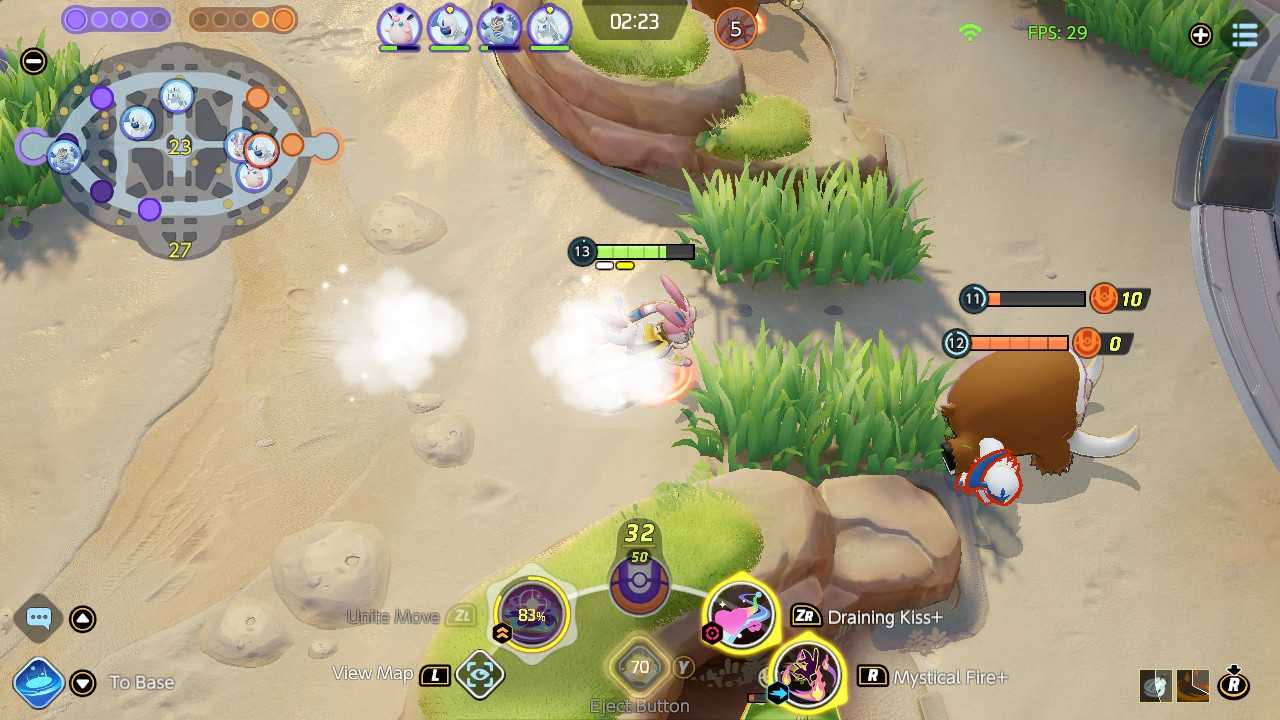This screenshot has width=1280, height=720.
Task: Trigger the Unite Move at 83%
Action: [x=531, y=615]
